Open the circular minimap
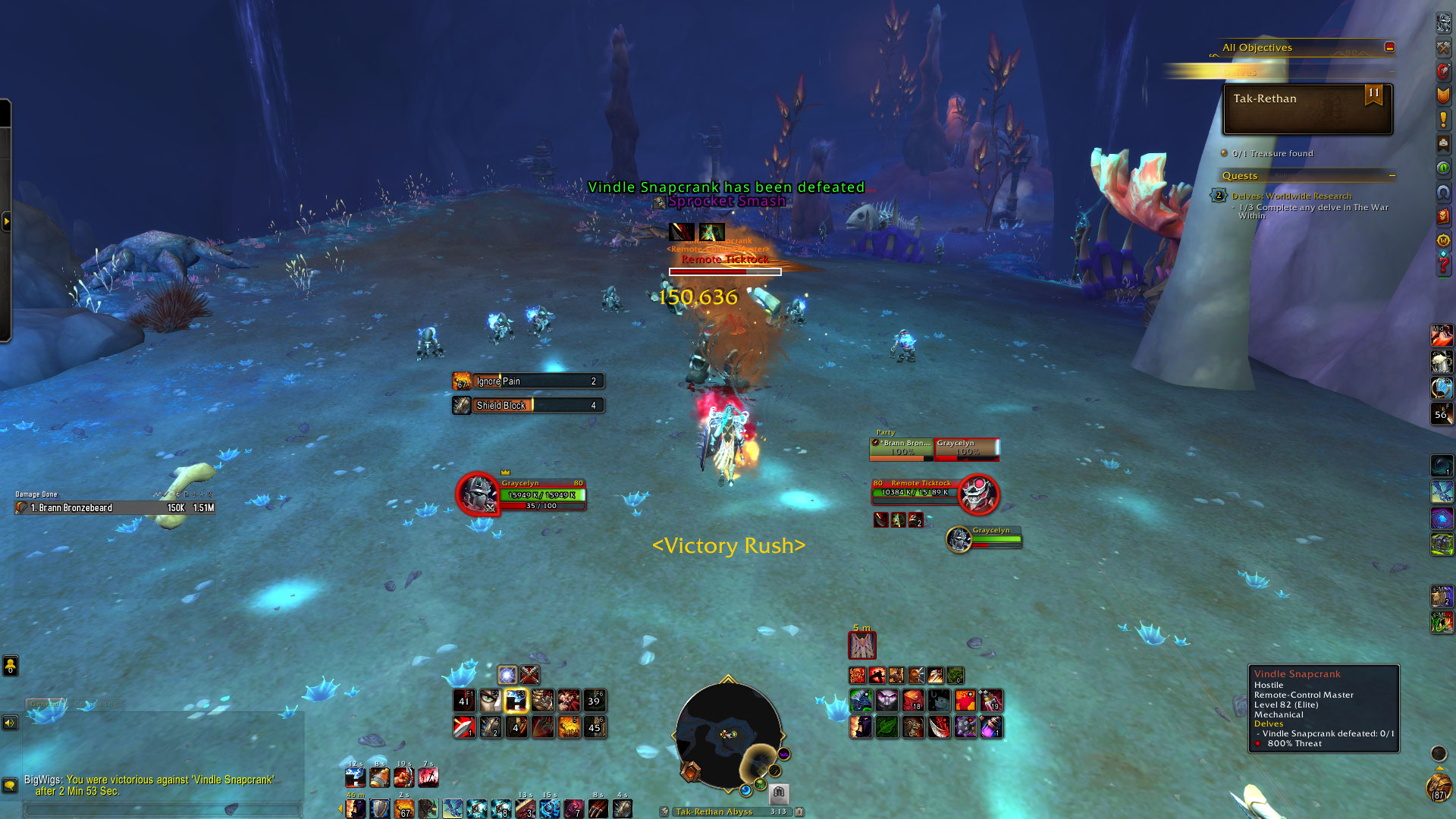1456x819 pixels. click(x=728, y=733)
